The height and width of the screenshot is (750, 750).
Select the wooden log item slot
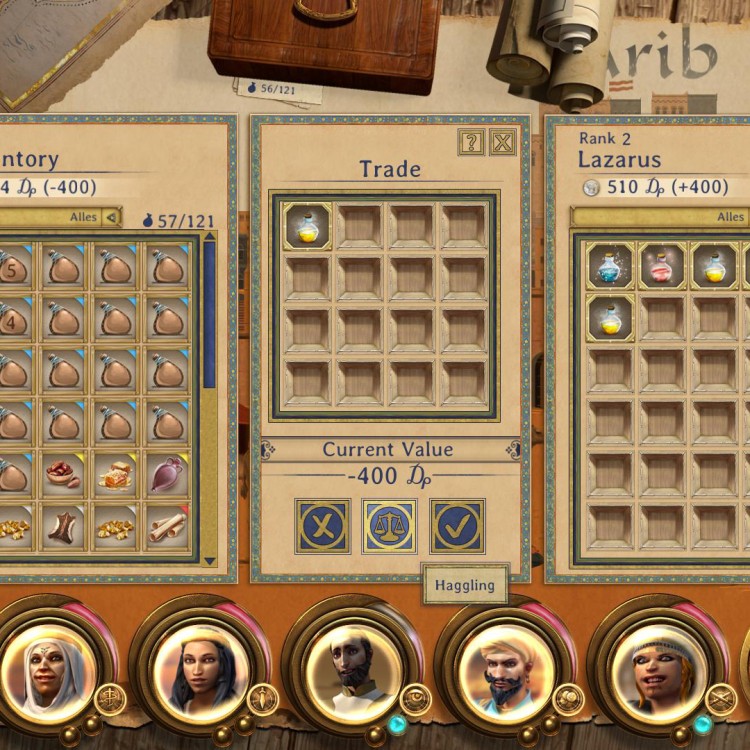click(x=64, y=526)
